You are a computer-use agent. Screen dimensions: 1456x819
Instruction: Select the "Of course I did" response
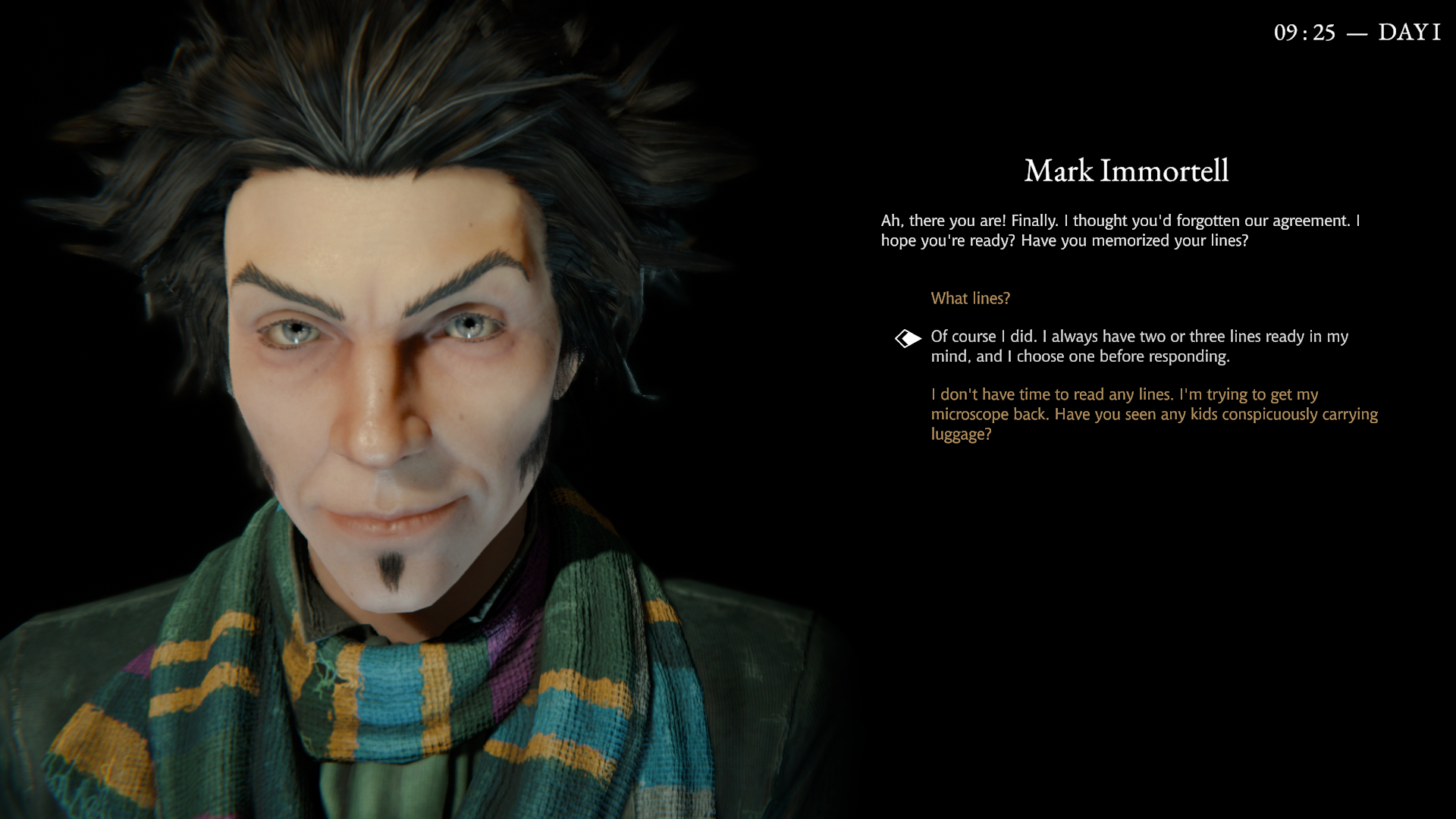[x=1138, y=347]
